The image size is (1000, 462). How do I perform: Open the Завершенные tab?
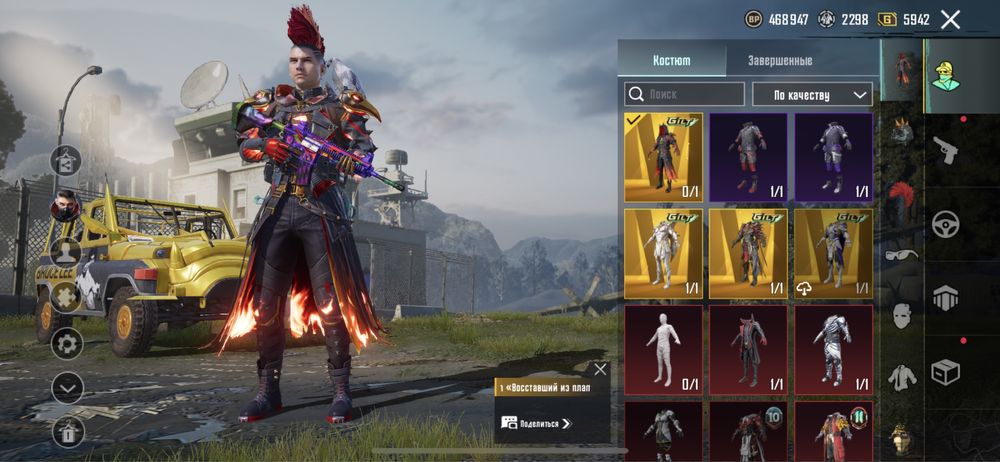point(780,60)
